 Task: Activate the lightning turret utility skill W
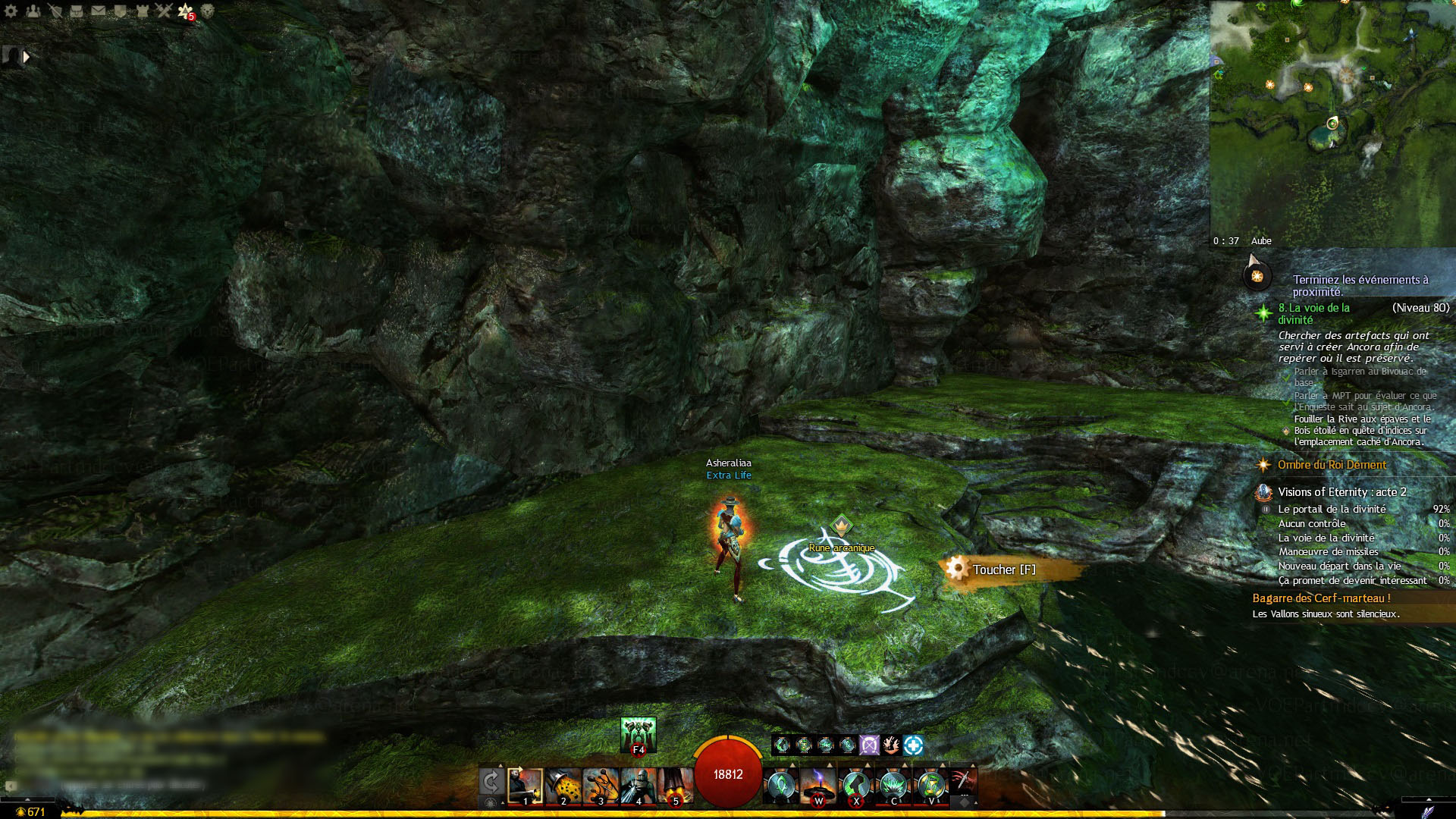(x=818, y=786)
